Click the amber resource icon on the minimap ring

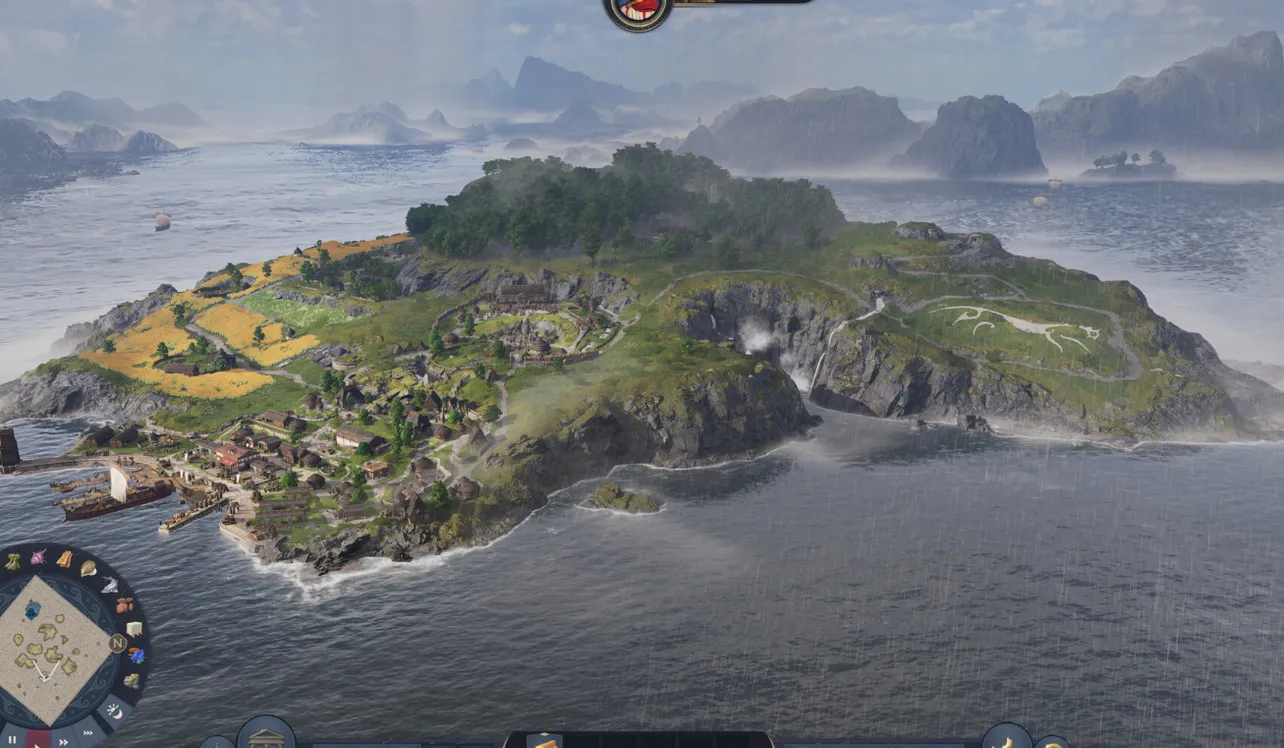coord(125,604)
